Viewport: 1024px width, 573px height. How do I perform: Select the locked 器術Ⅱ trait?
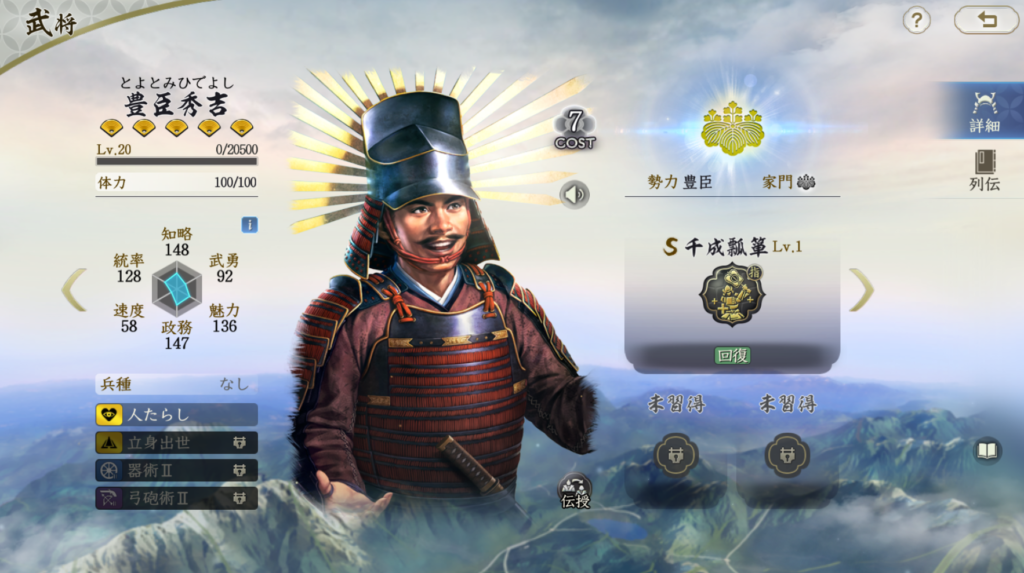tap(176, 470)
